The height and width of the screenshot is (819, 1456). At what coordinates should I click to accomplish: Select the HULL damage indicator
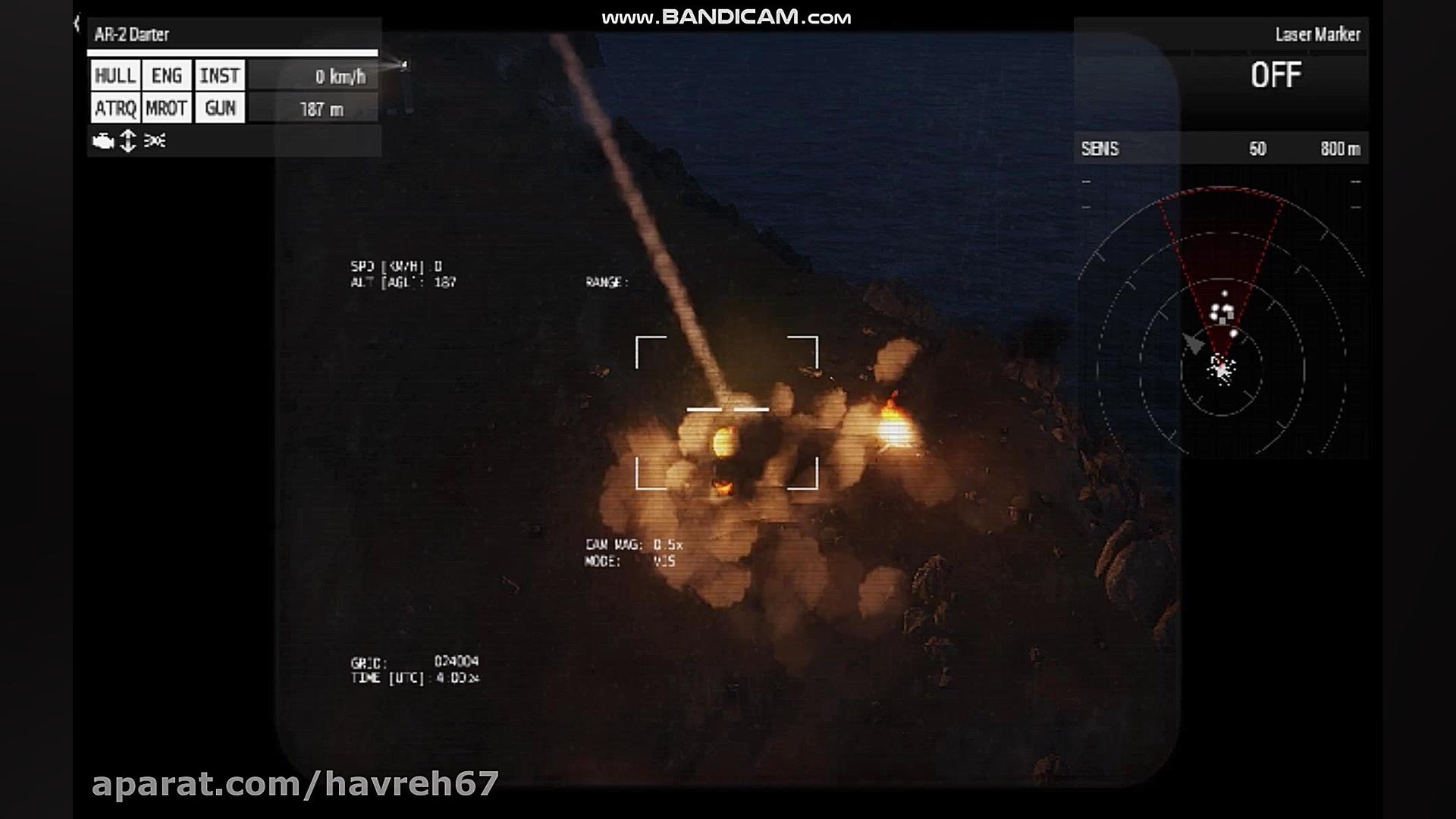click(115, 76)
